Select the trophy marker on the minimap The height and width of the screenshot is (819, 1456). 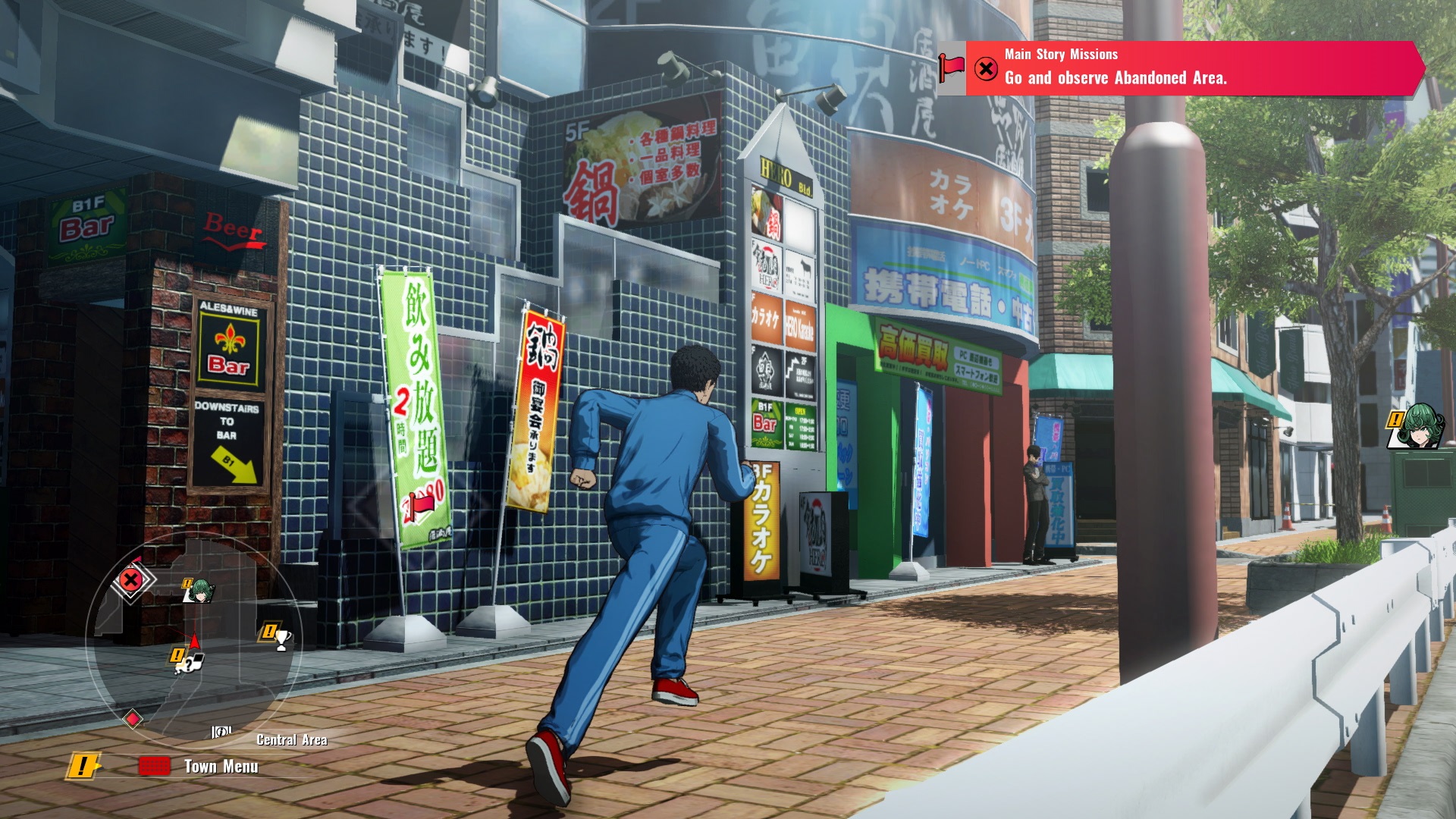[281, 638]
